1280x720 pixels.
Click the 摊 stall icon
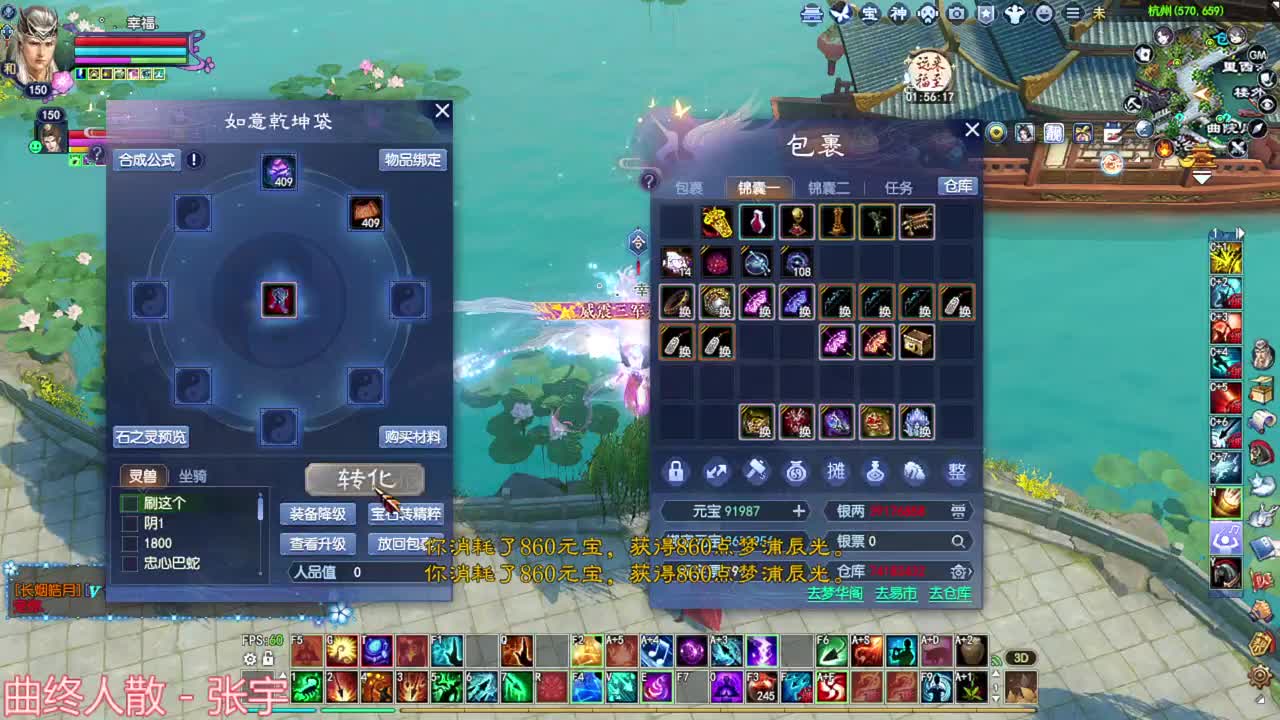click(837, 472)
